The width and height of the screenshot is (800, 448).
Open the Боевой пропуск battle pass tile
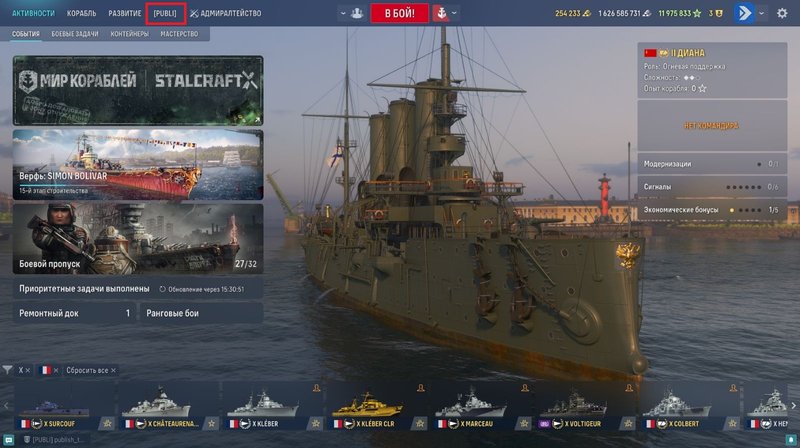(138, 238)
